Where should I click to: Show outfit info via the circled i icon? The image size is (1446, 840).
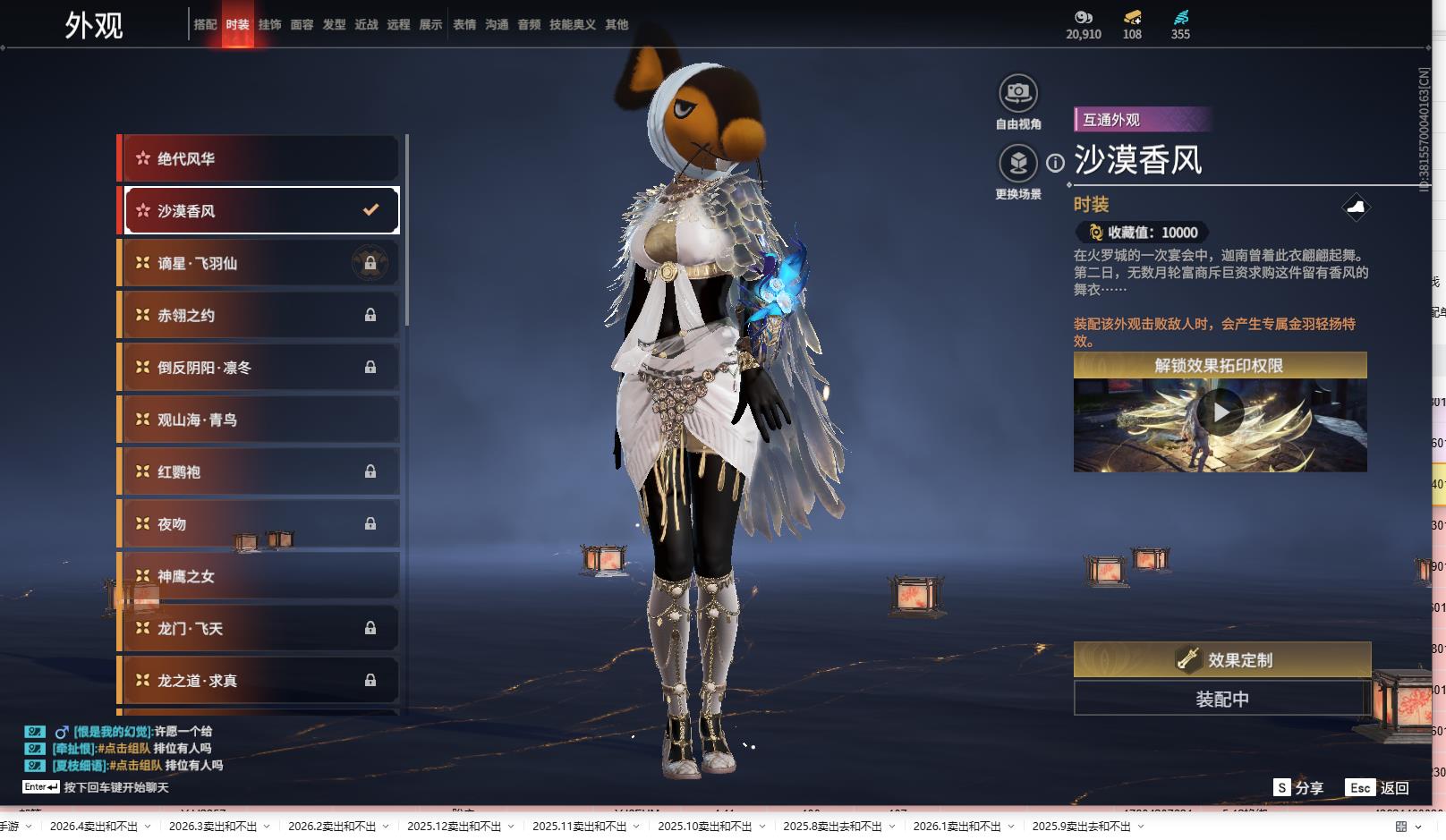tap(1056, 163)
